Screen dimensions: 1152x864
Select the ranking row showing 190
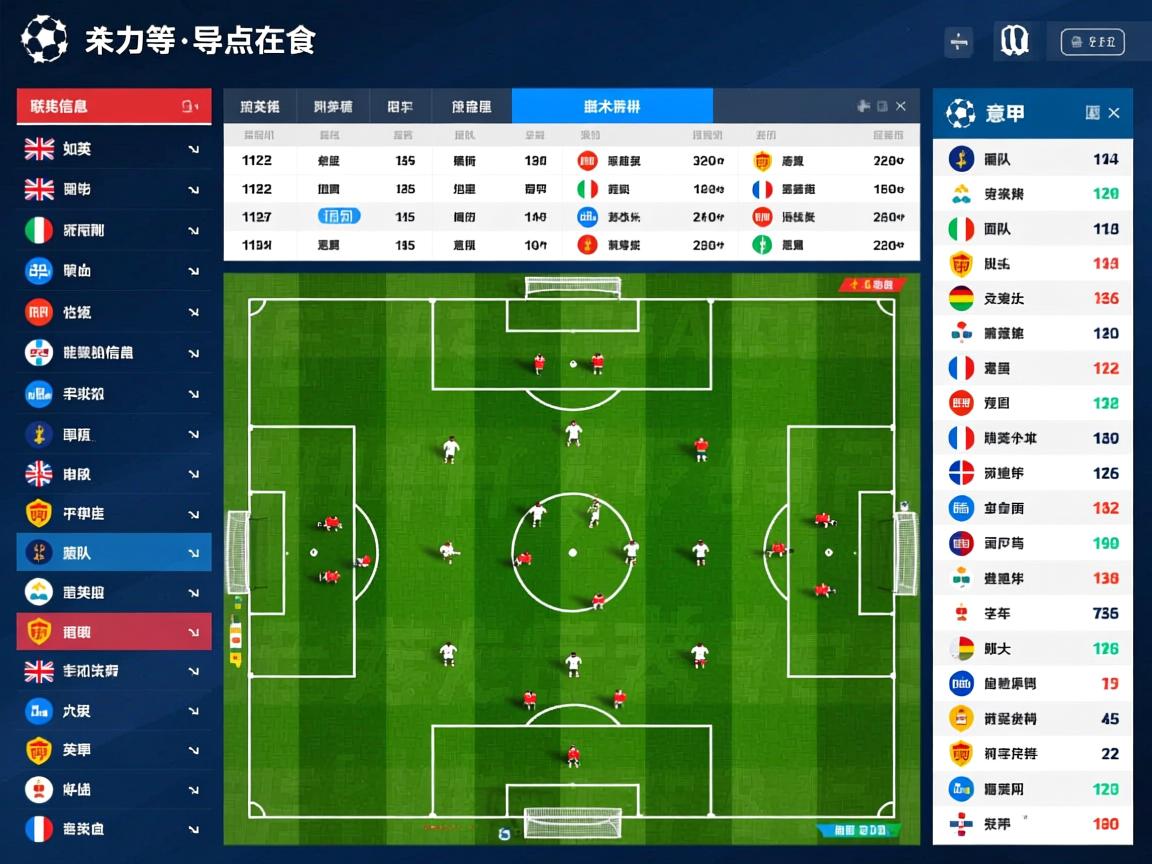click(1032, 543)
